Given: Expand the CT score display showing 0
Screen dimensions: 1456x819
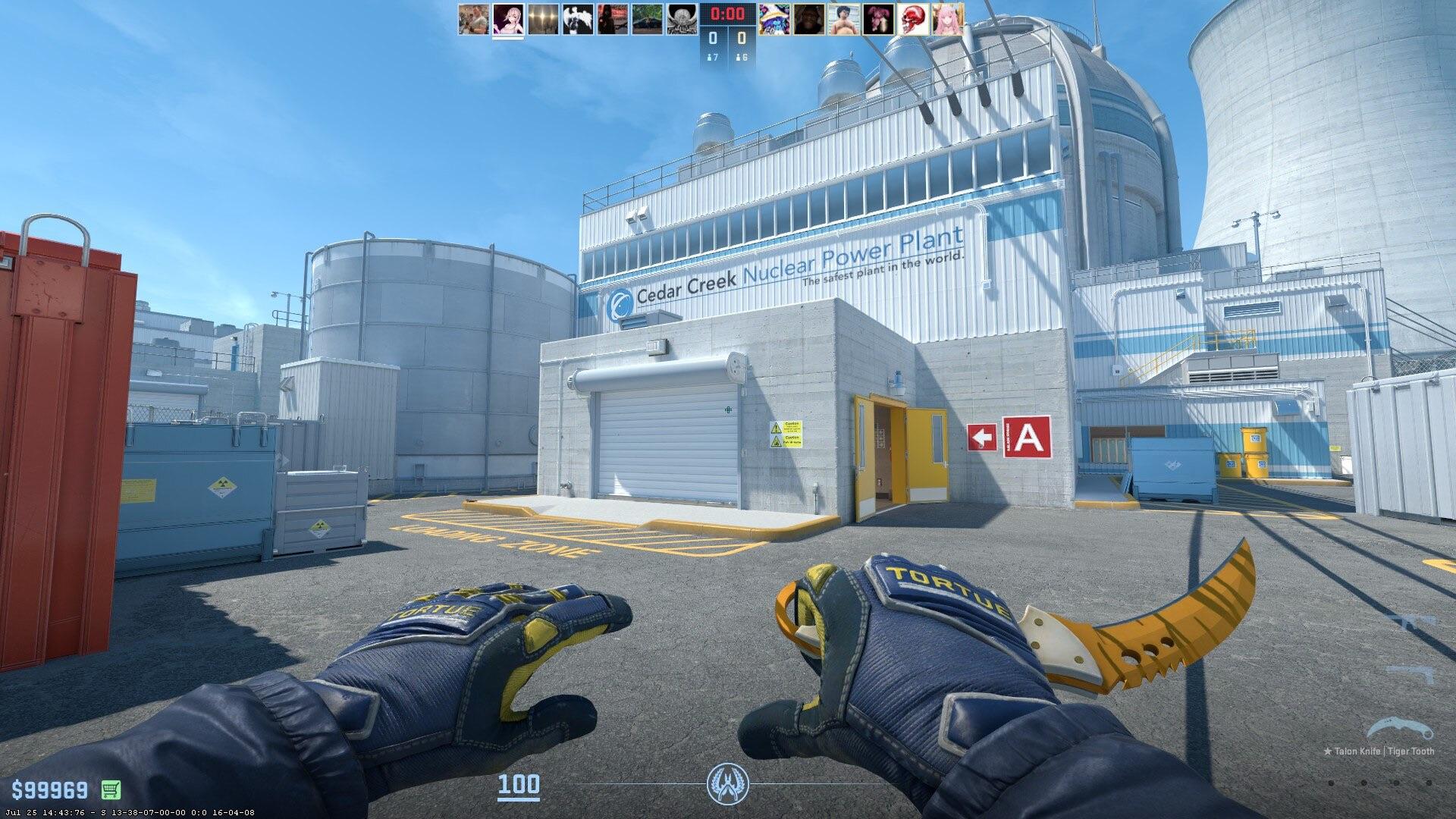Looking at the screenshot, I should pos(712,38).
